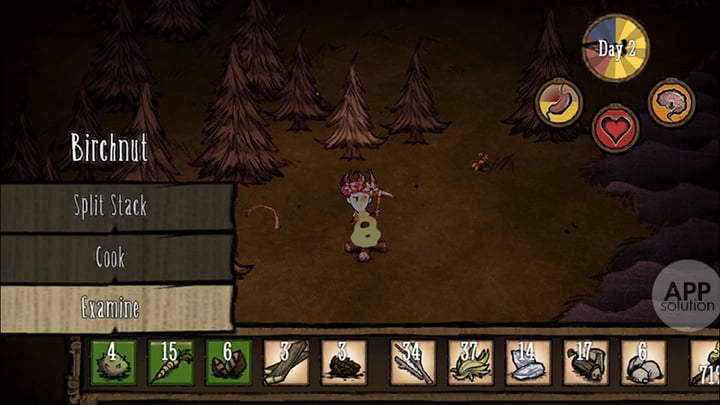This screenshot has width=720, height=405.
Task: Select the birchnut stack of 6
Action: click(229, 362)
